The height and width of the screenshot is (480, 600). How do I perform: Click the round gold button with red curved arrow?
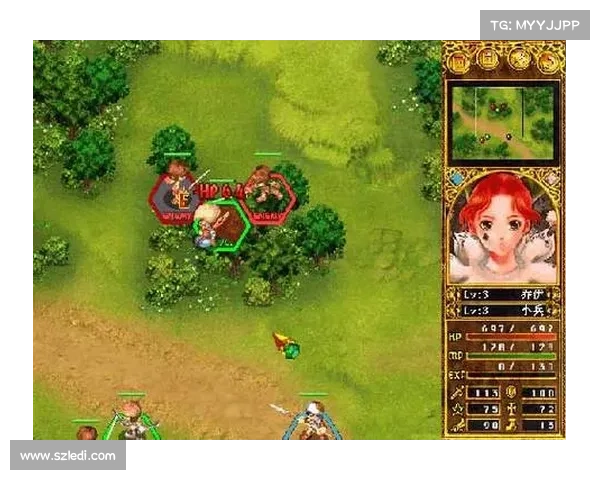(547, 60)
